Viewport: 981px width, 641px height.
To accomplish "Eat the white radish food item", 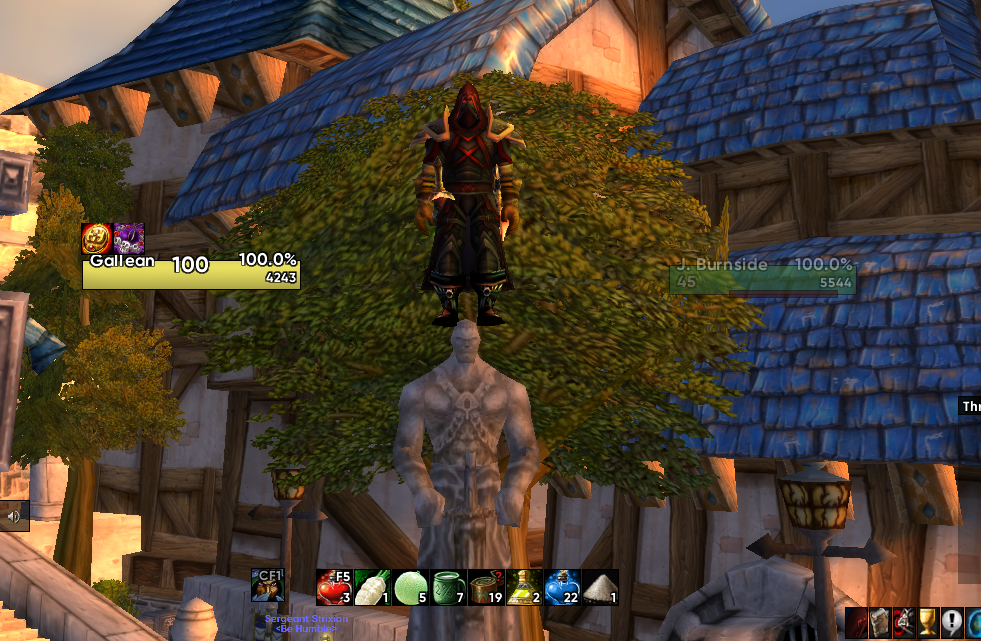I will 371,586.
